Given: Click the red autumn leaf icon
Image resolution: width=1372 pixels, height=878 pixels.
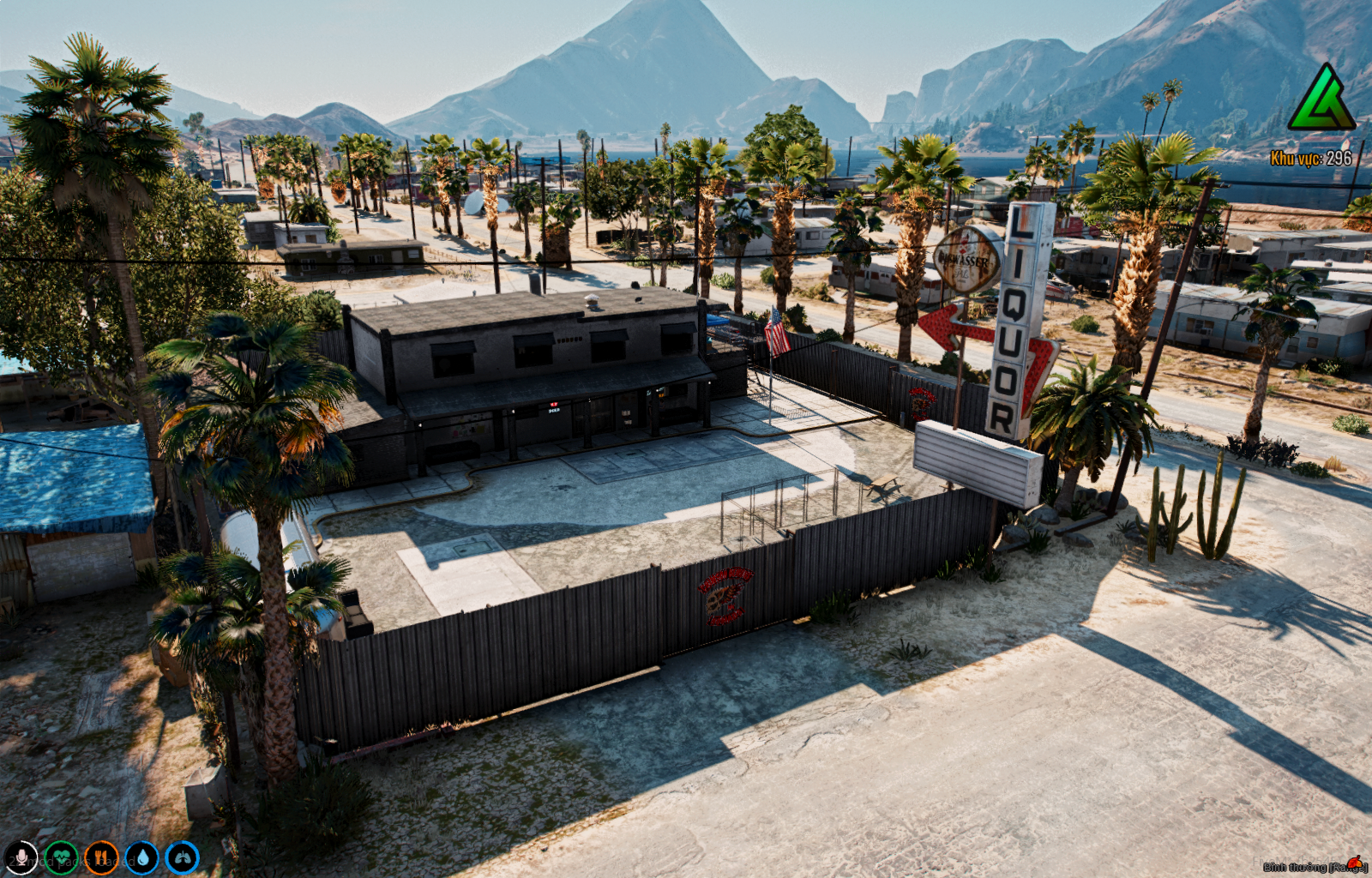Looking at the screenshot, I should [1356, 861].
